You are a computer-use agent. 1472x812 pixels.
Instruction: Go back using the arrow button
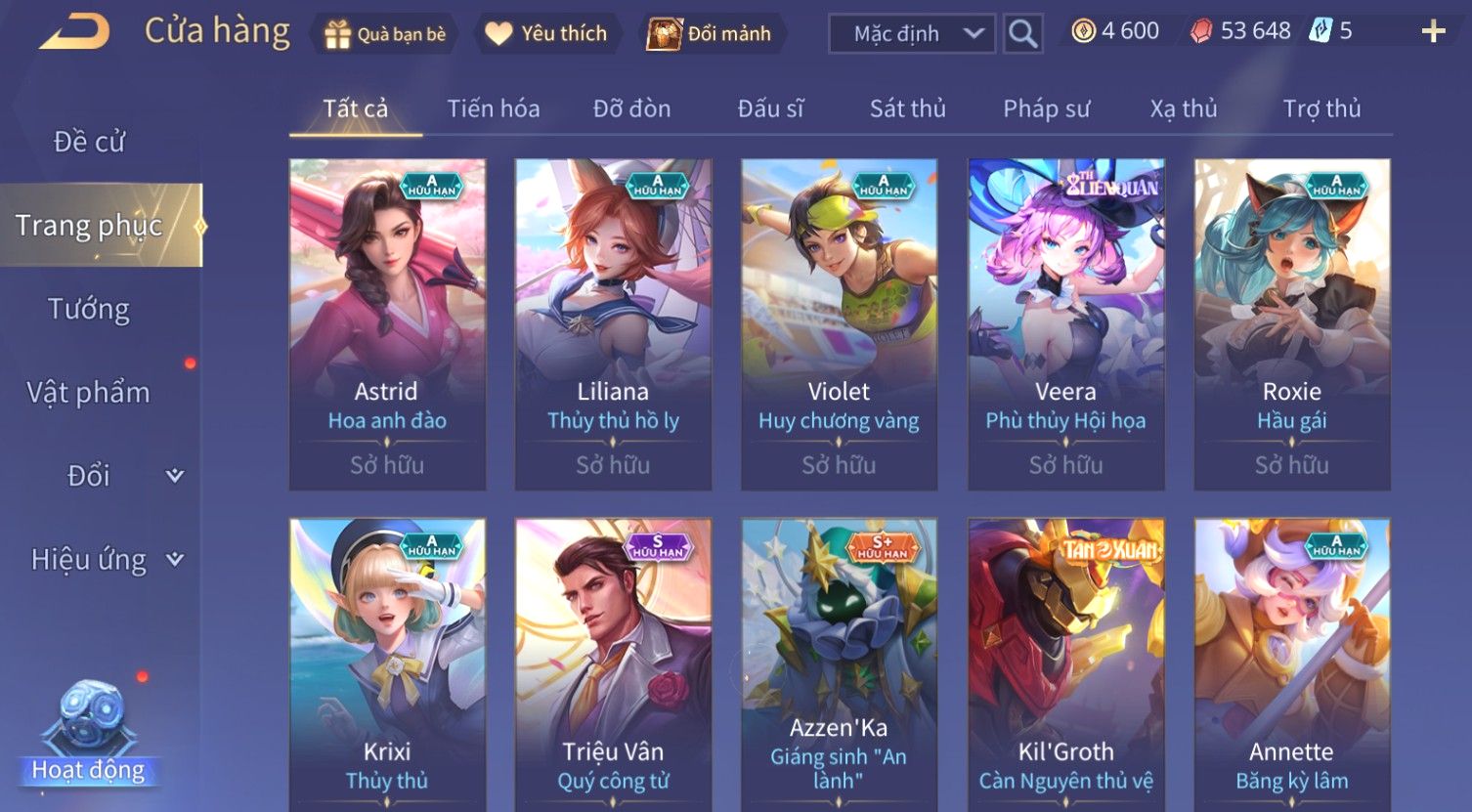(74, 32)
